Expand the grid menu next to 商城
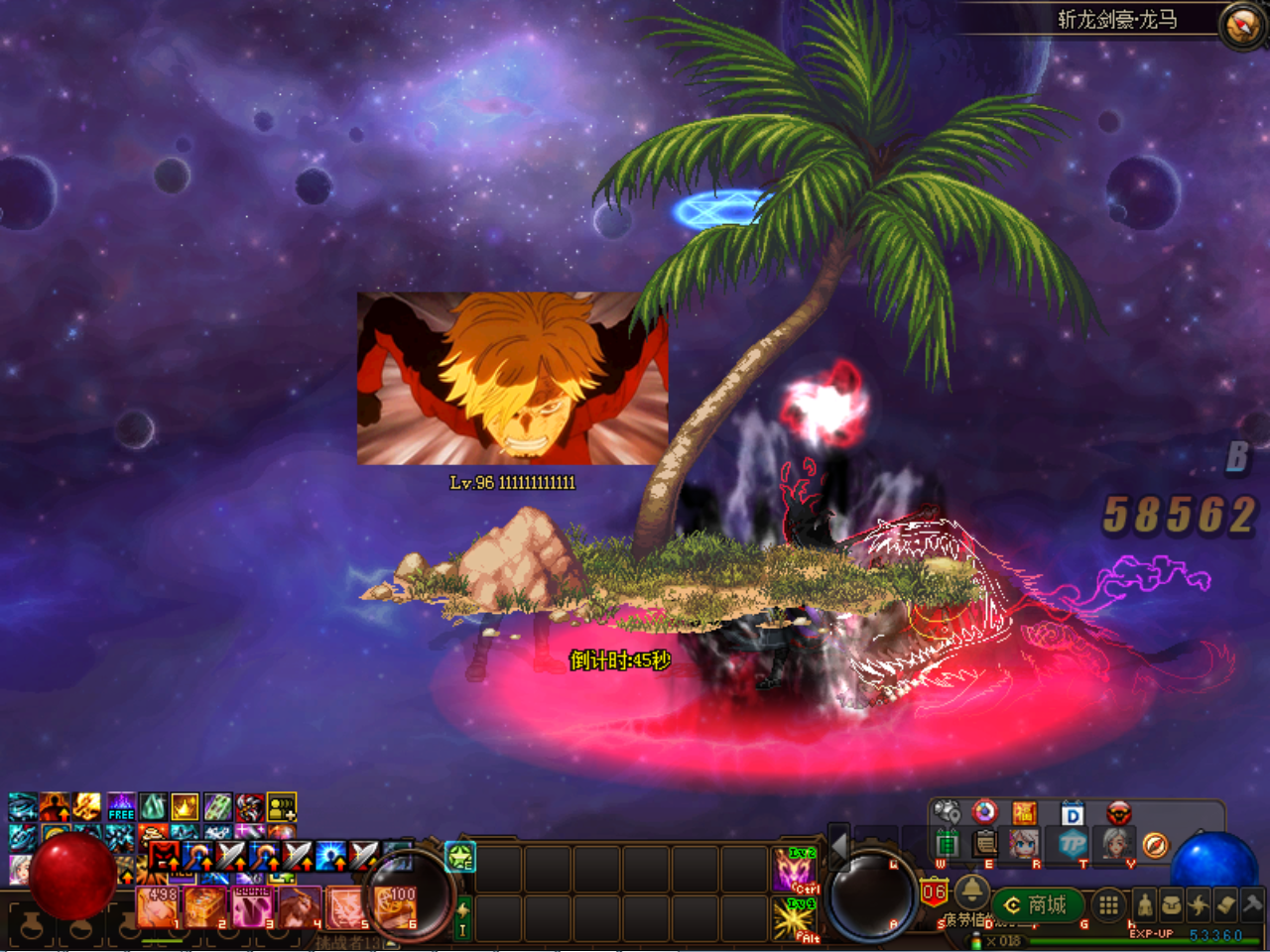The image size is (1270, 952). coord(1107,904)
